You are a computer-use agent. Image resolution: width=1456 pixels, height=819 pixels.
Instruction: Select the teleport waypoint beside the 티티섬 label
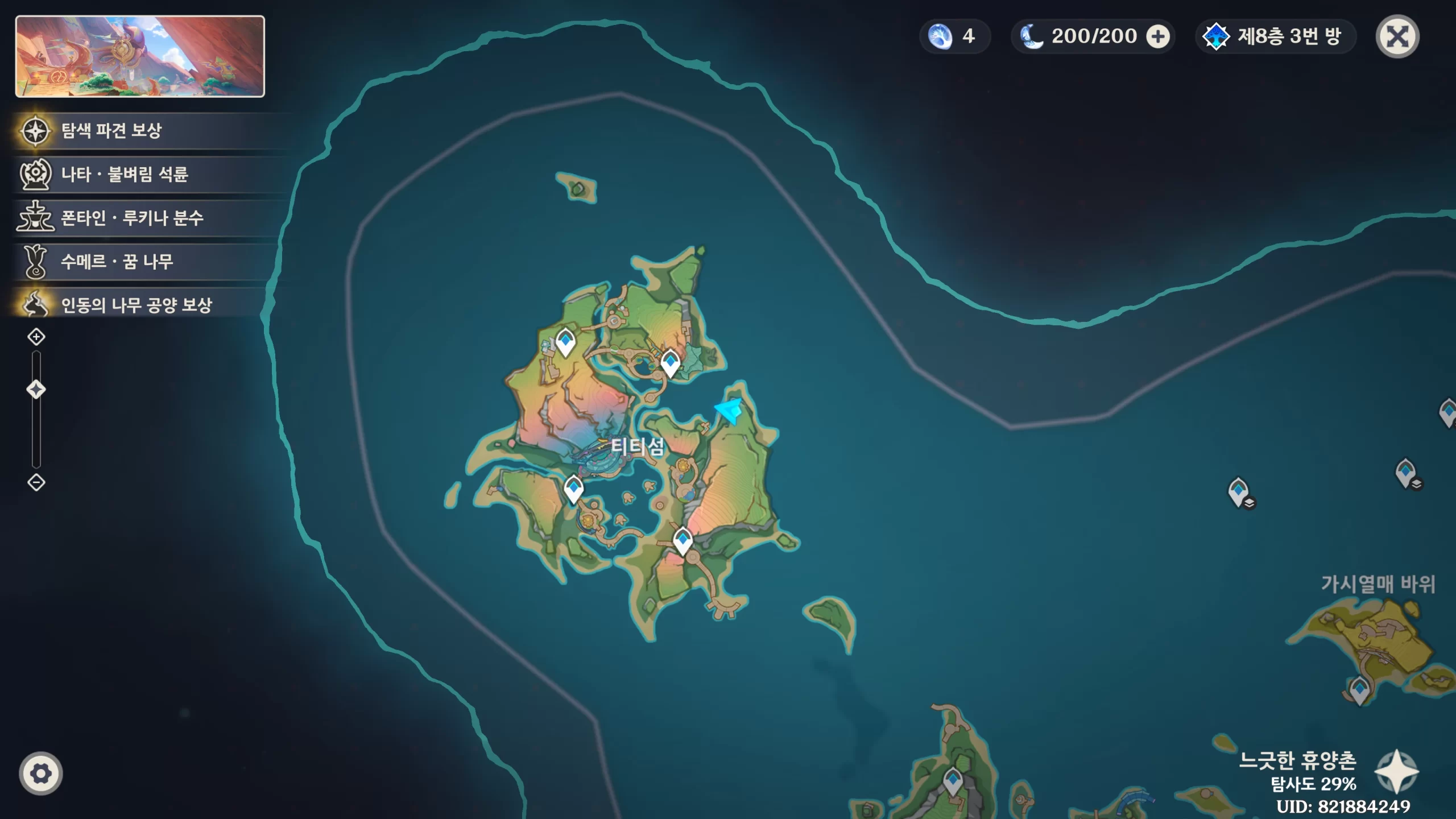click(573, 489)
